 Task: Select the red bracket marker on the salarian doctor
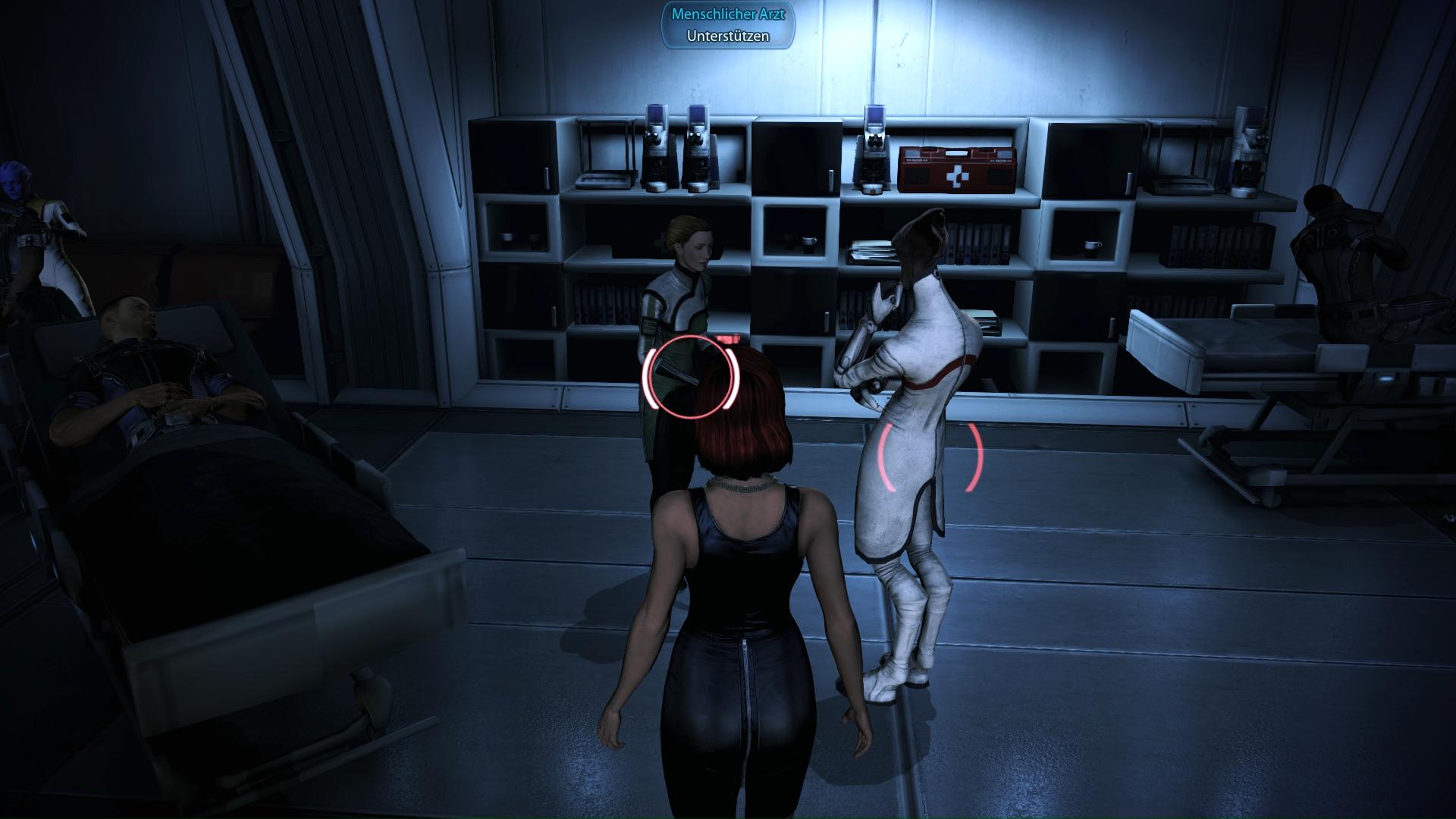pos(930,457)
